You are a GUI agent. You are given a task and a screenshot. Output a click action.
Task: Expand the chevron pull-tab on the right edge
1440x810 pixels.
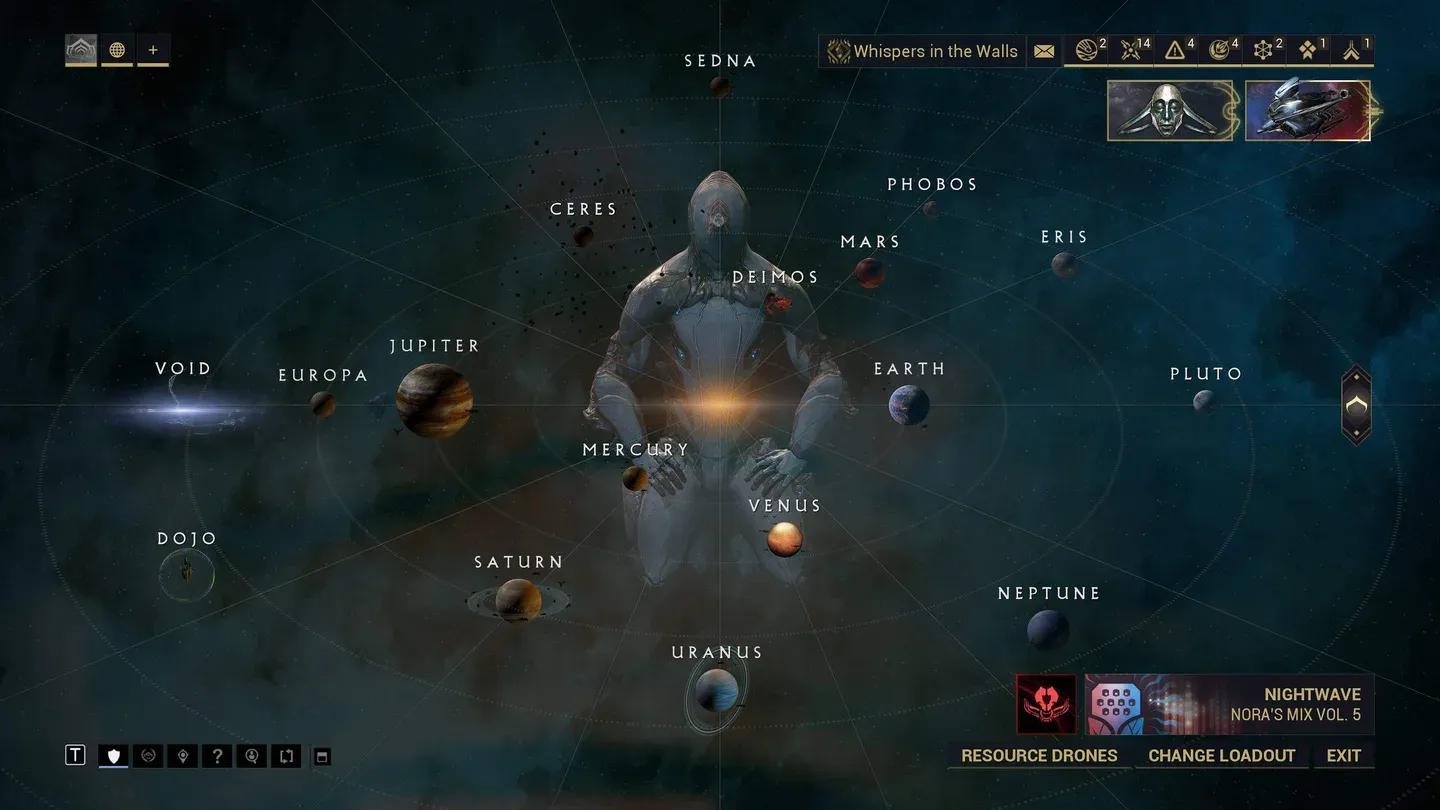tap(1356, 404)
